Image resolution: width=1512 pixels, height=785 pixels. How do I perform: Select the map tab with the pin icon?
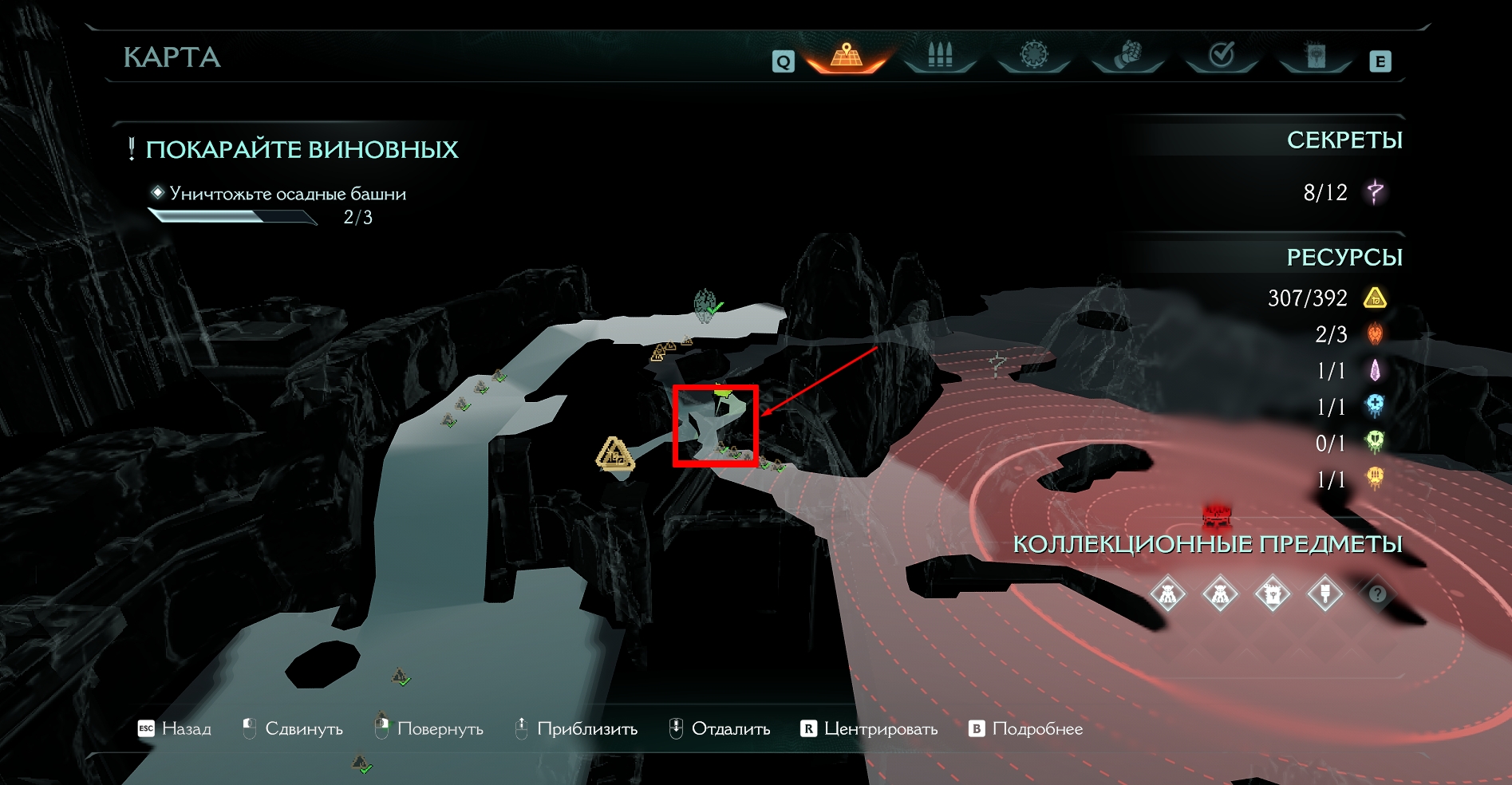click(x=847, y=56)
